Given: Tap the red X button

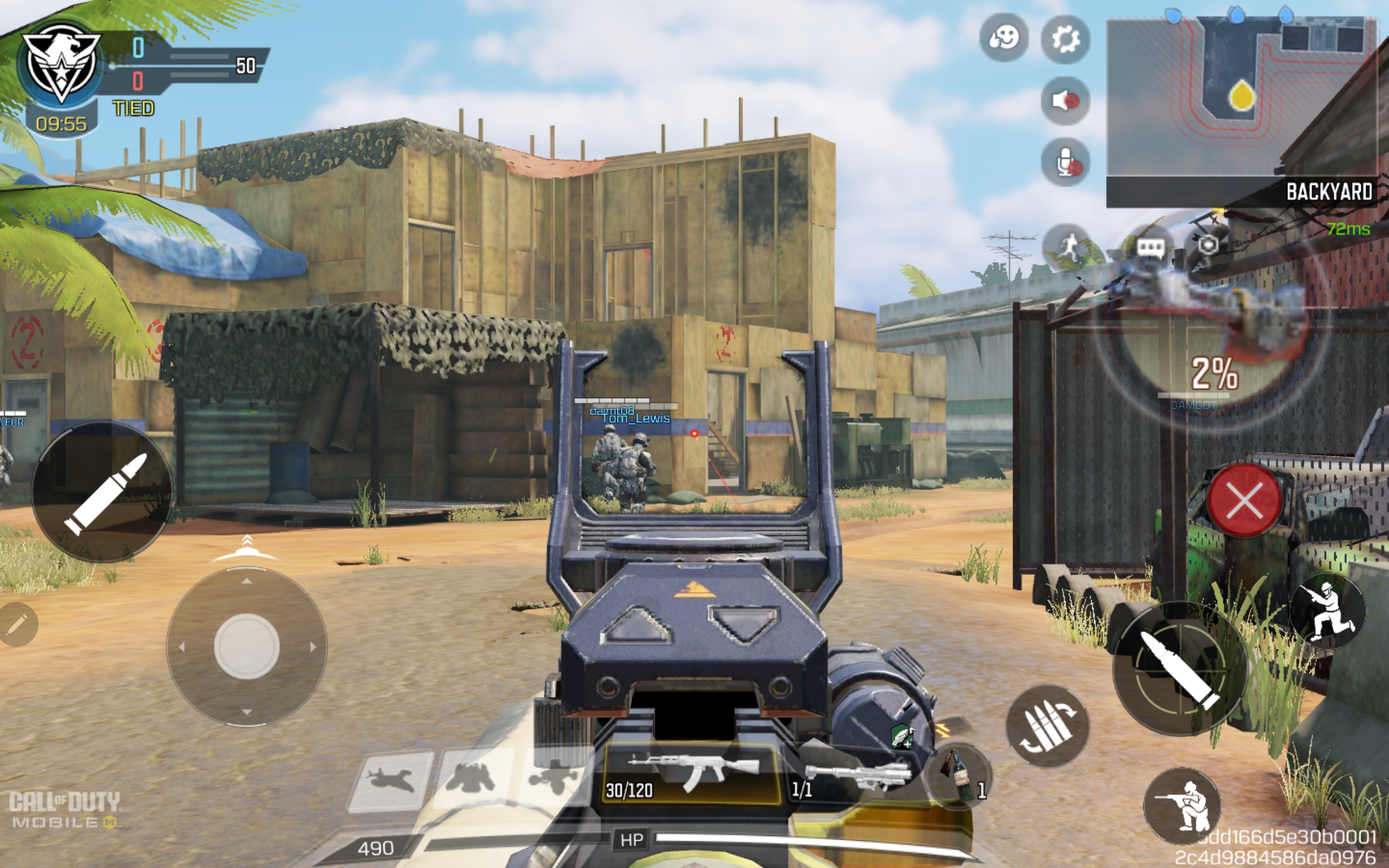Looking at the screenshot, I should coord(1244,501).
